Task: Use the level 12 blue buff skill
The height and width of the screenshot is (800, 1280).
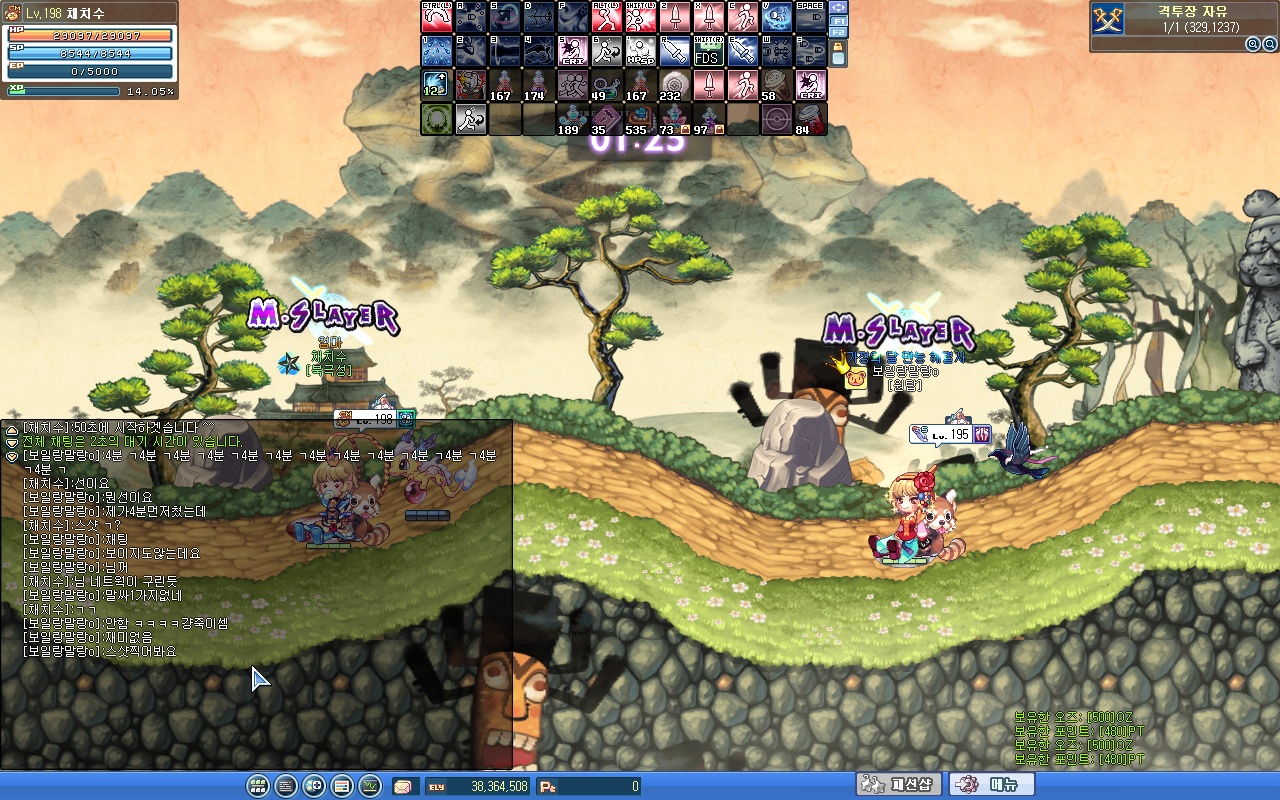Action: click(x=436, y=85)
